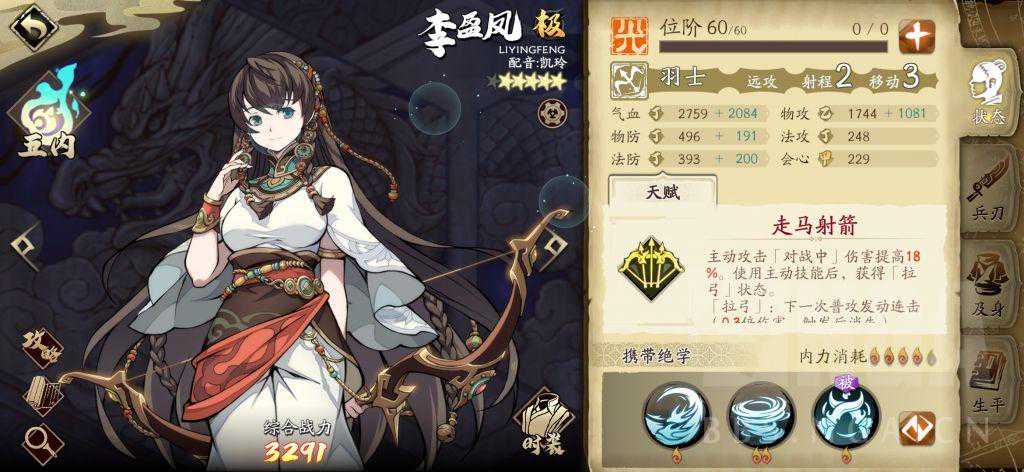Click the round emblem below the star rating
The image size is (1024, 472).
coord(548,111)
